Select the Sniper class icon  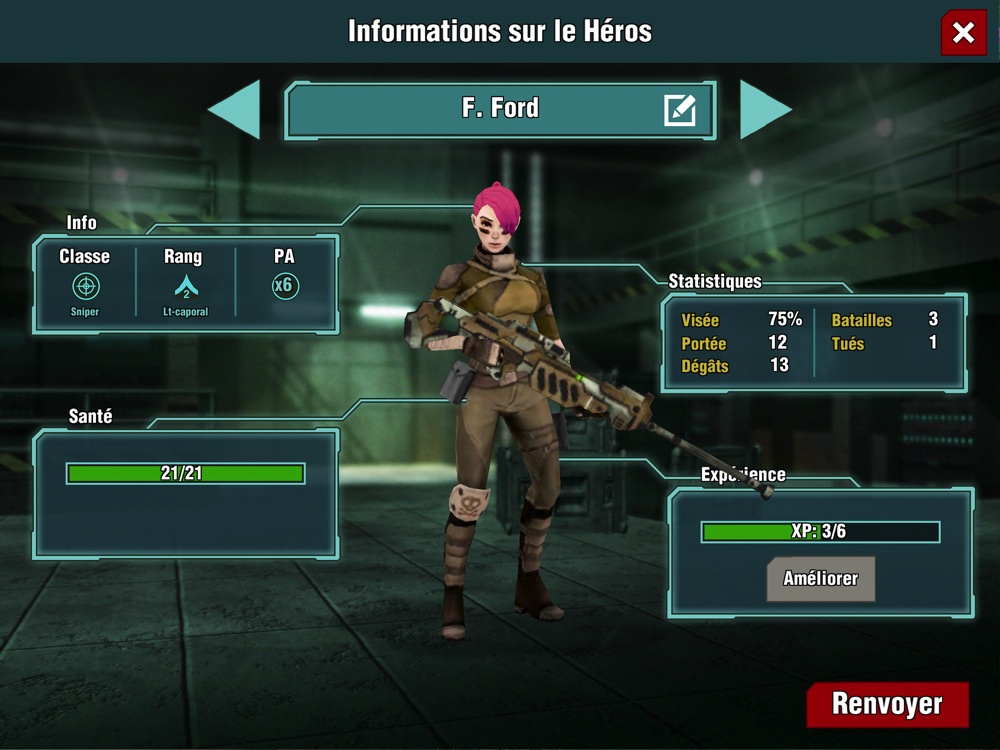coord(86,286)
